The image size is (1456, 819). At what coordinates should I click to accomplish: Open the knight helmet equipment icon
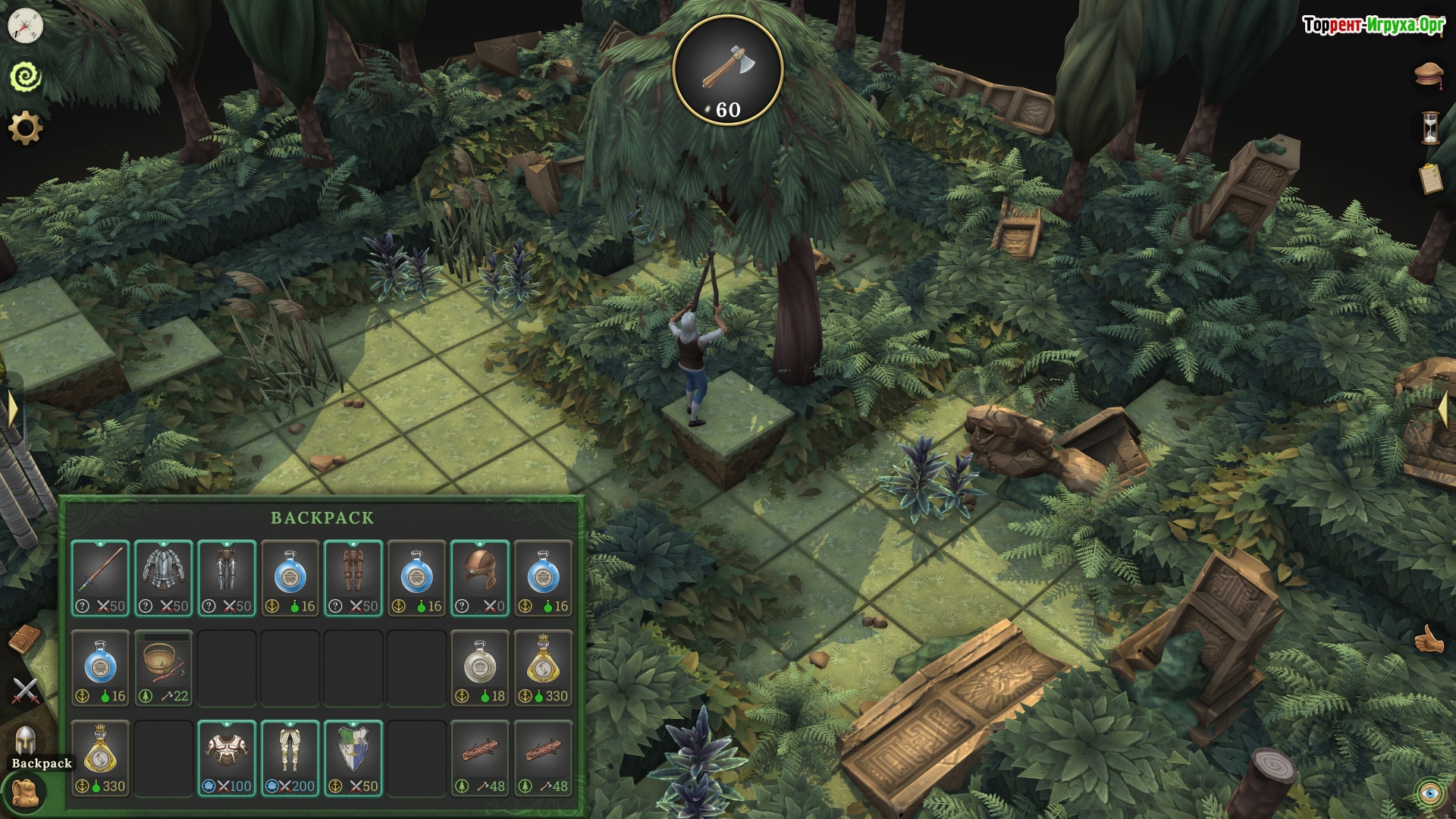[x=25, y=739]
